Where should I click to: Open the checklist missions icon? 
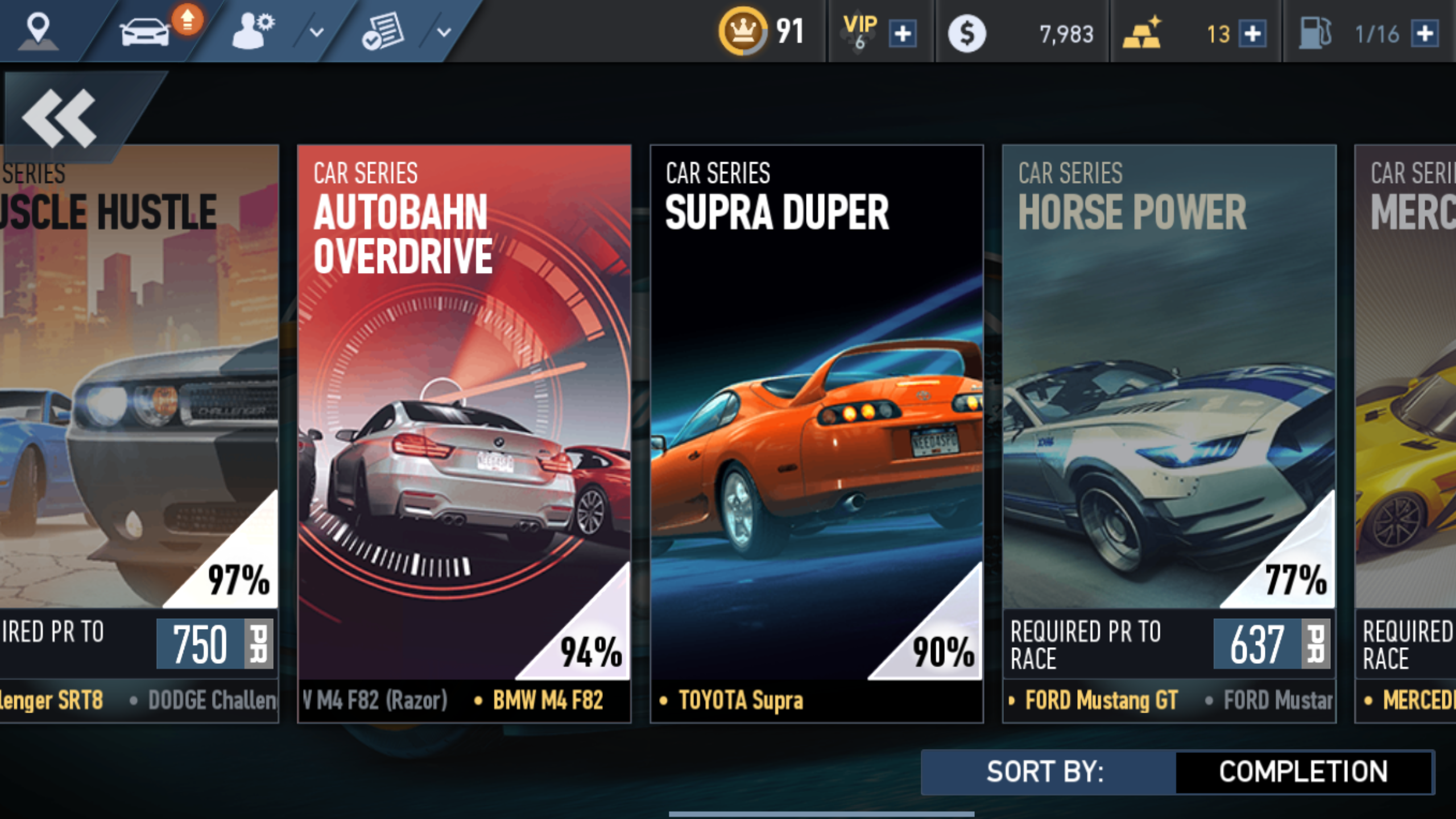click(x=383, y=32)
